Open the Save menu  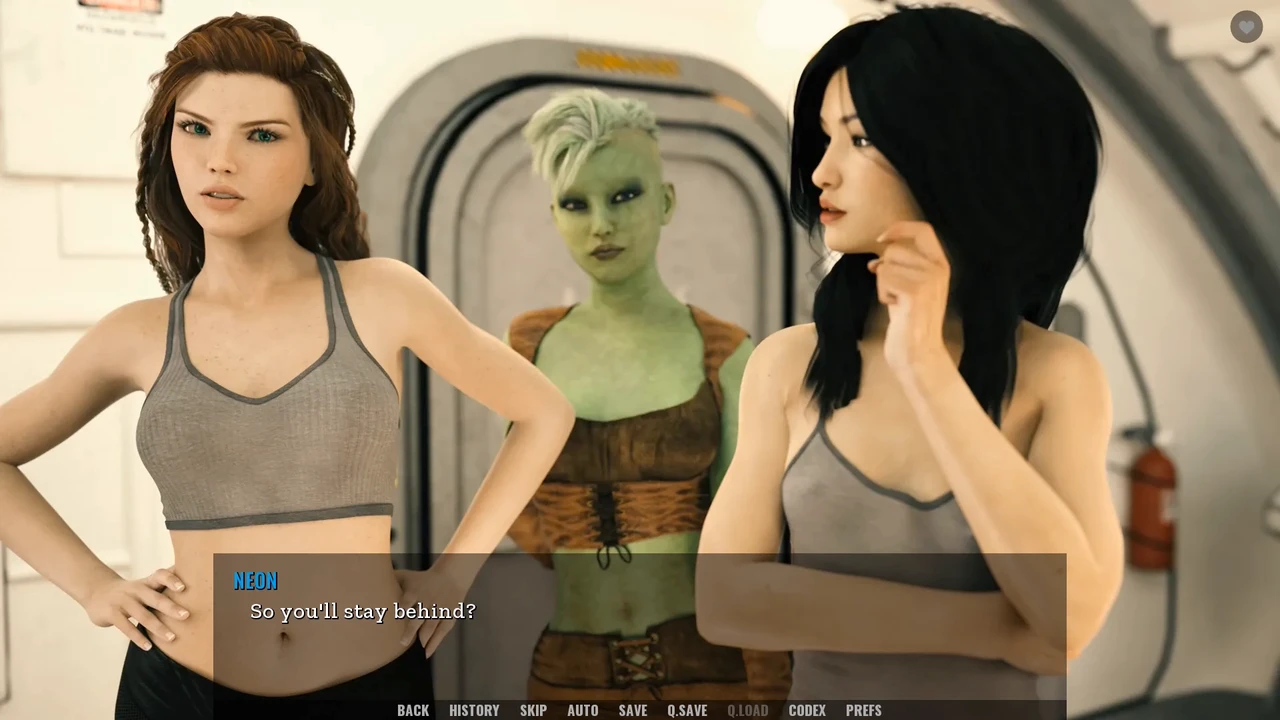tap(633, 710)
